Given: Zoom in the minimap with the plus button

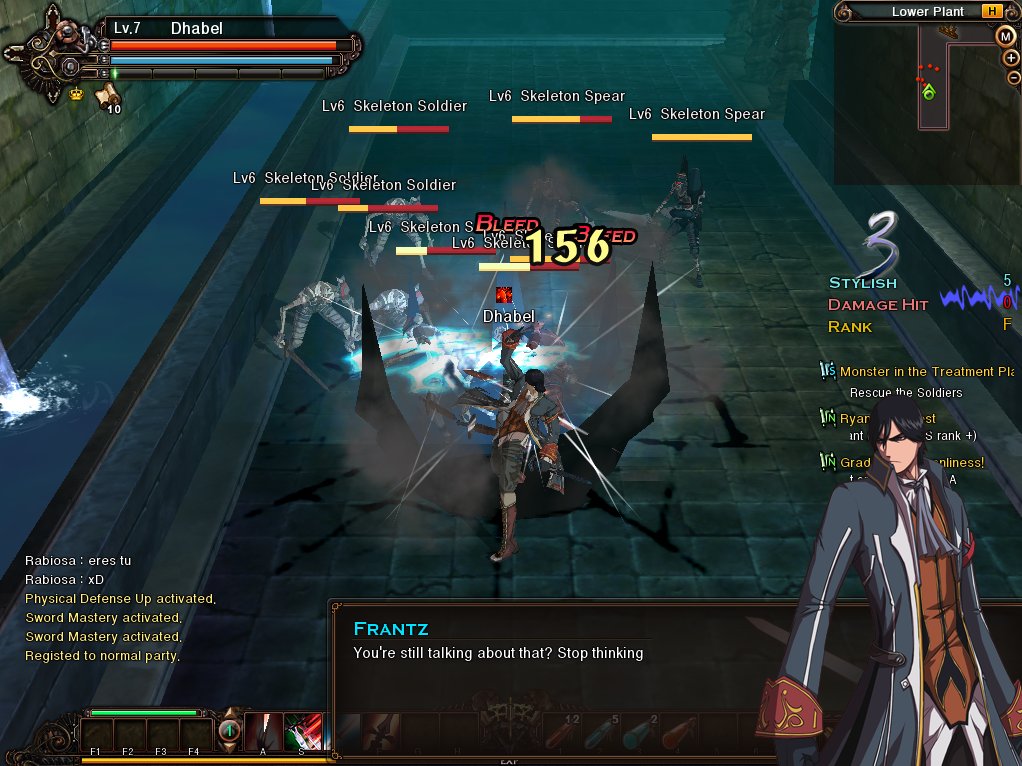Looking at the screenshot, I should tap(1012, 58).
